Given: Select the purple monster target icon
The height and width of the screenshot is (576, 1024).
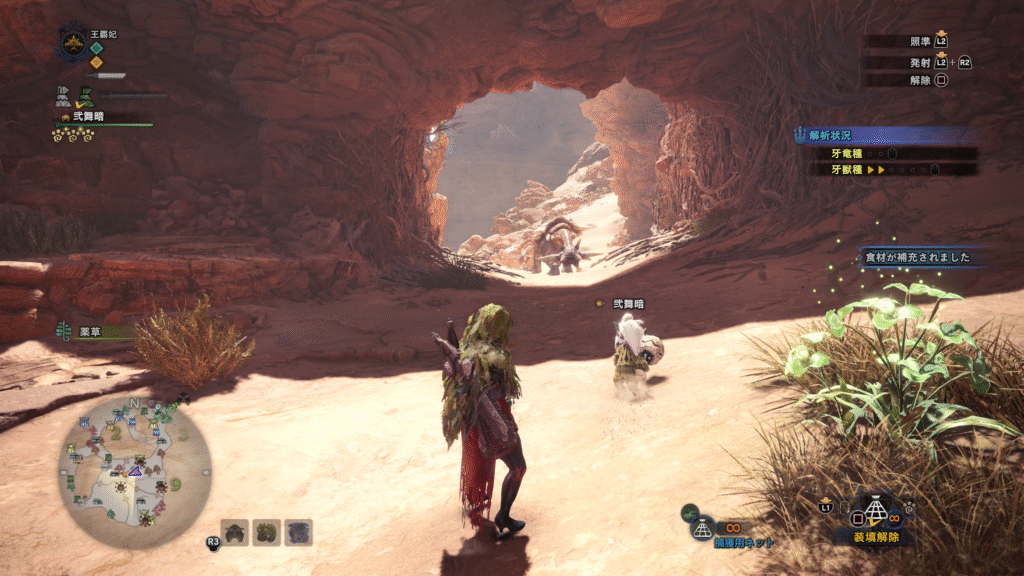Looking at the screenshot, I should click(x=299, y=532).
